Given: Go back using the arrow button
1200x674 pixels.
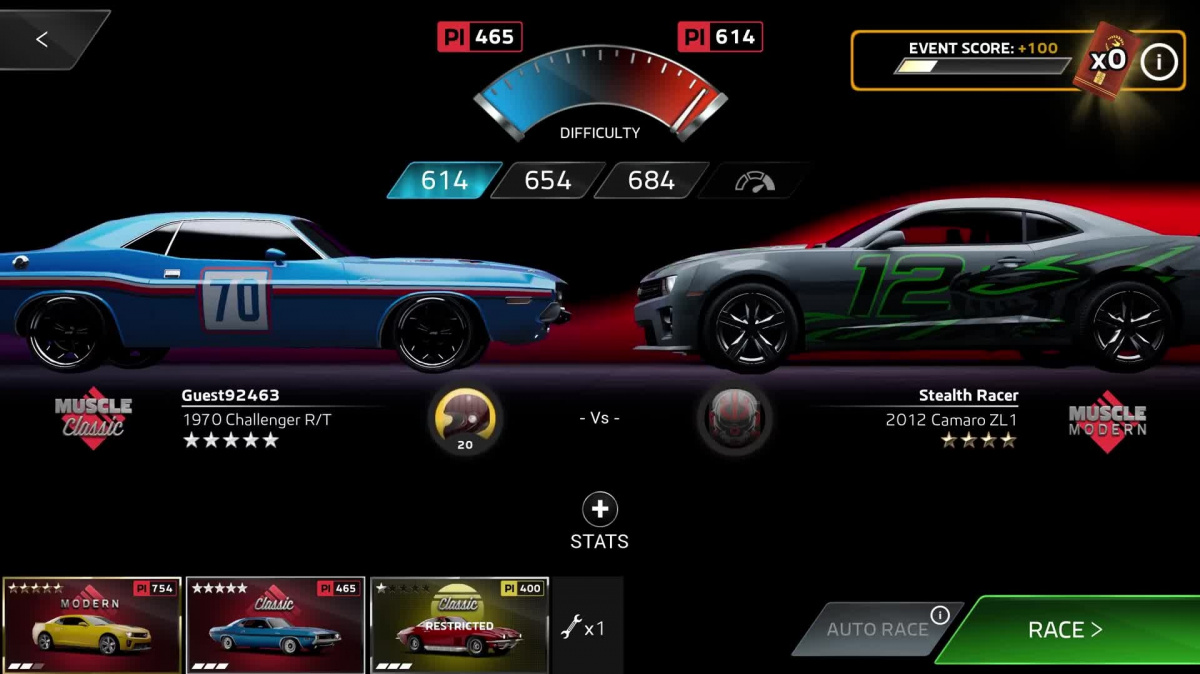Looking at the screenshot, I should point(42,40).
